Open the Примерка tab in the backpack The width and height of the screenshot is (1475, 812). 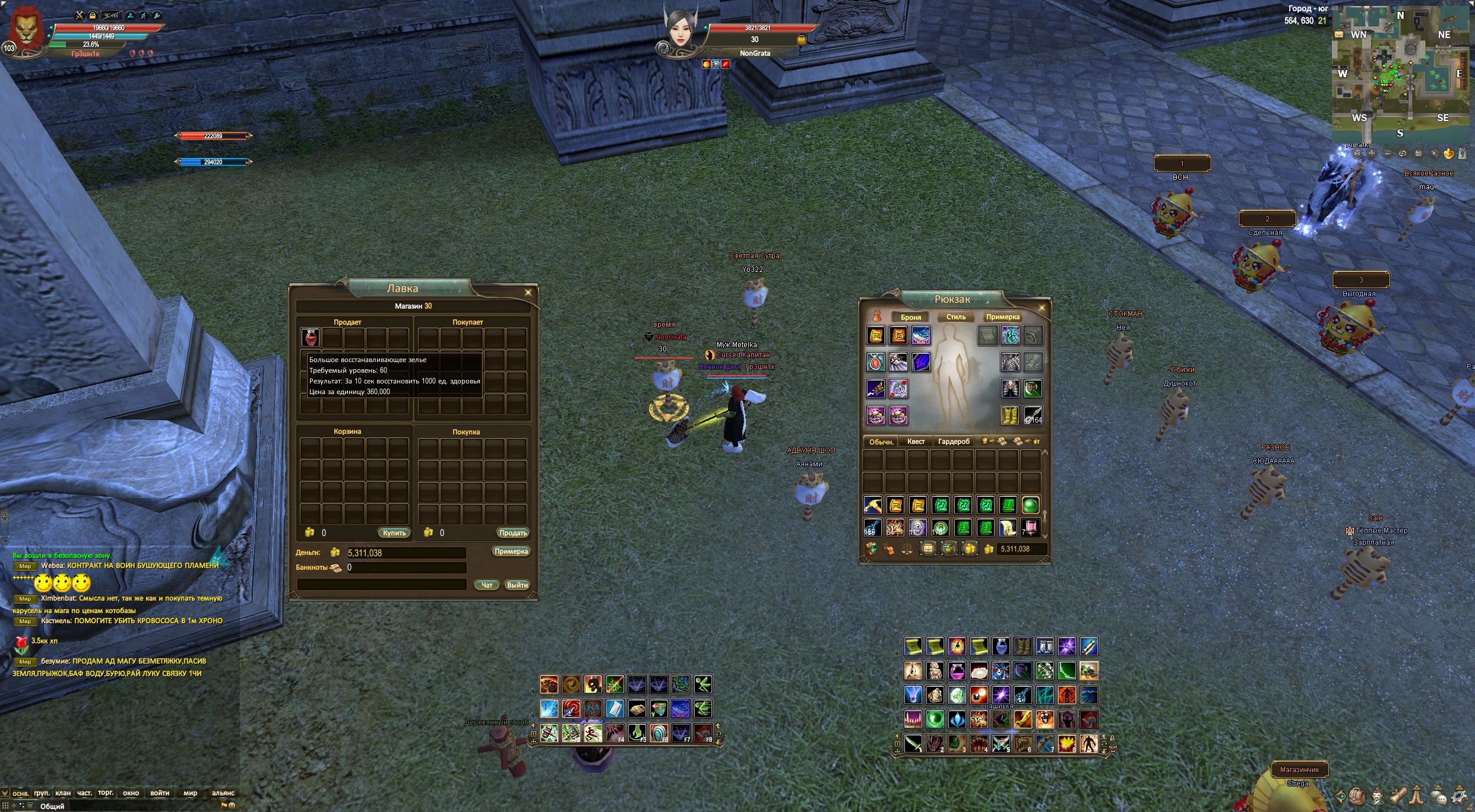1002,317
